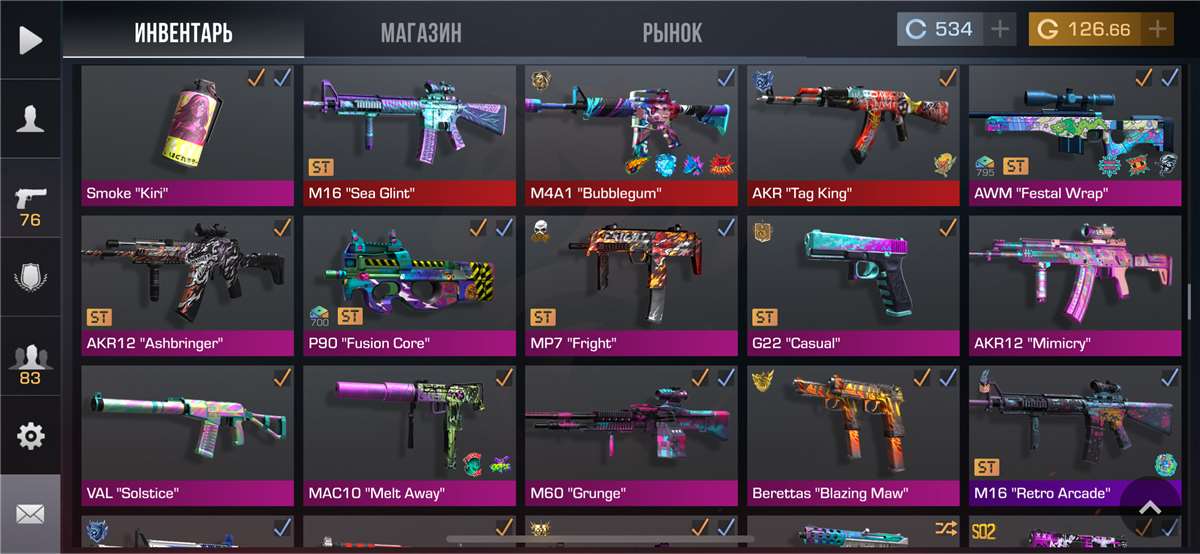Add gold with the orange plus button
The width and height of the screenshot is (1200, 554).
pyautogui.click(x=1158, y=29)
